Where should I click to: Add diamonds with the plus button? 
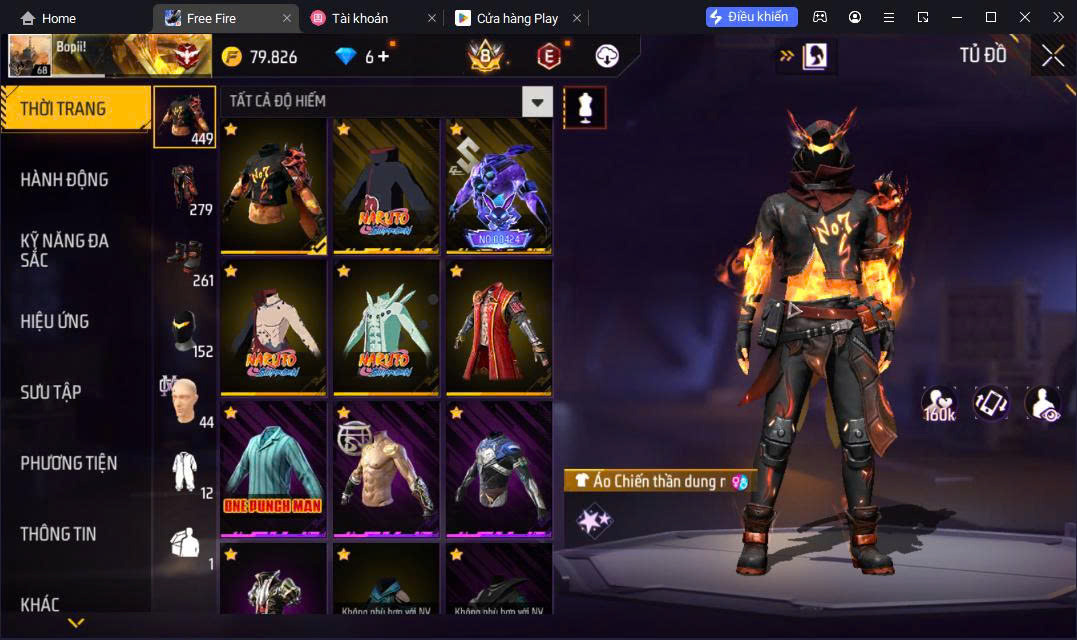click(383, 57)
